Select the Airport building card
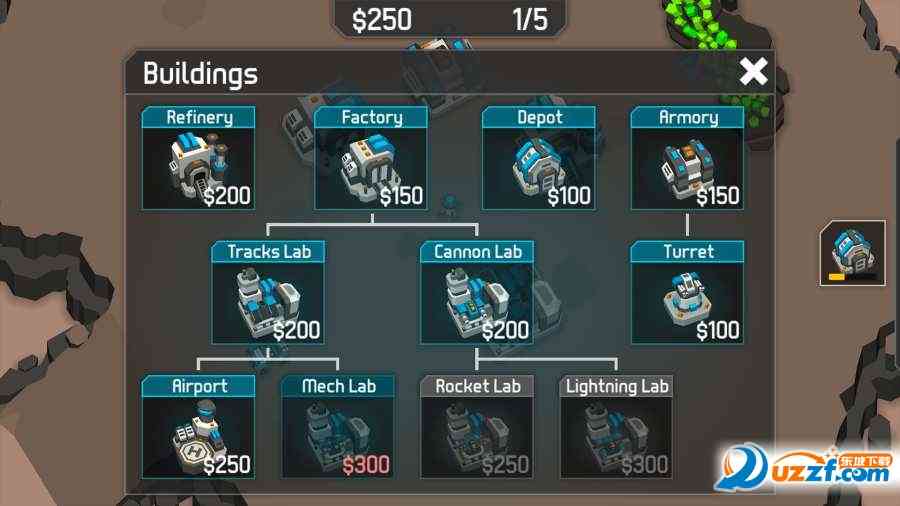 198,427
